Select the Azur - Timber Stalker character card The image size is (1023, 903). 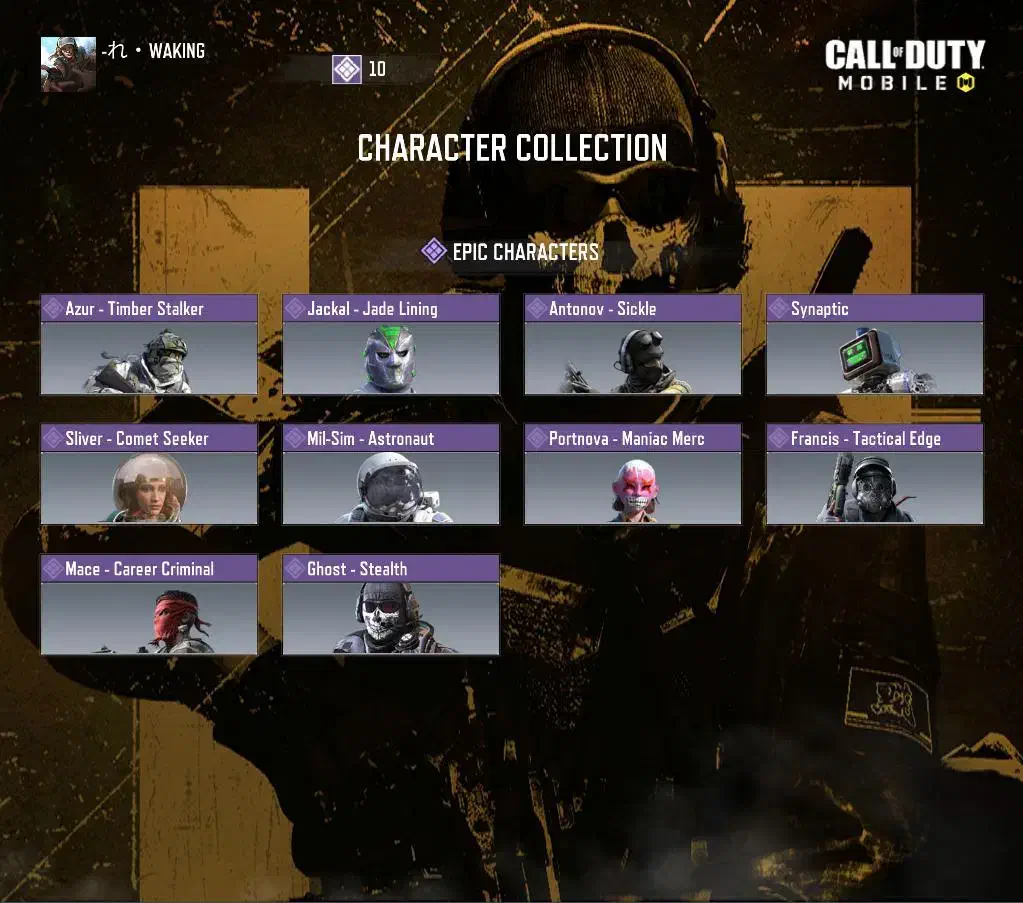(x=149, y=345)
